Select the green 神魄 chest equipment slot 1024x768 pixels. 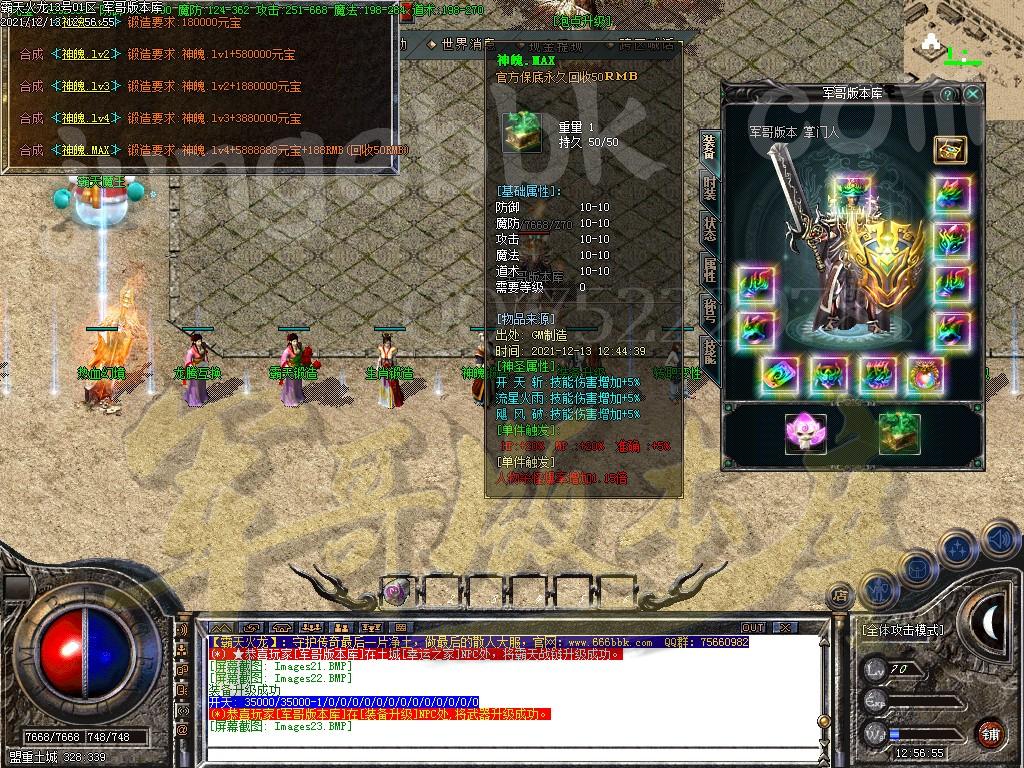click(x=899, y=433)
